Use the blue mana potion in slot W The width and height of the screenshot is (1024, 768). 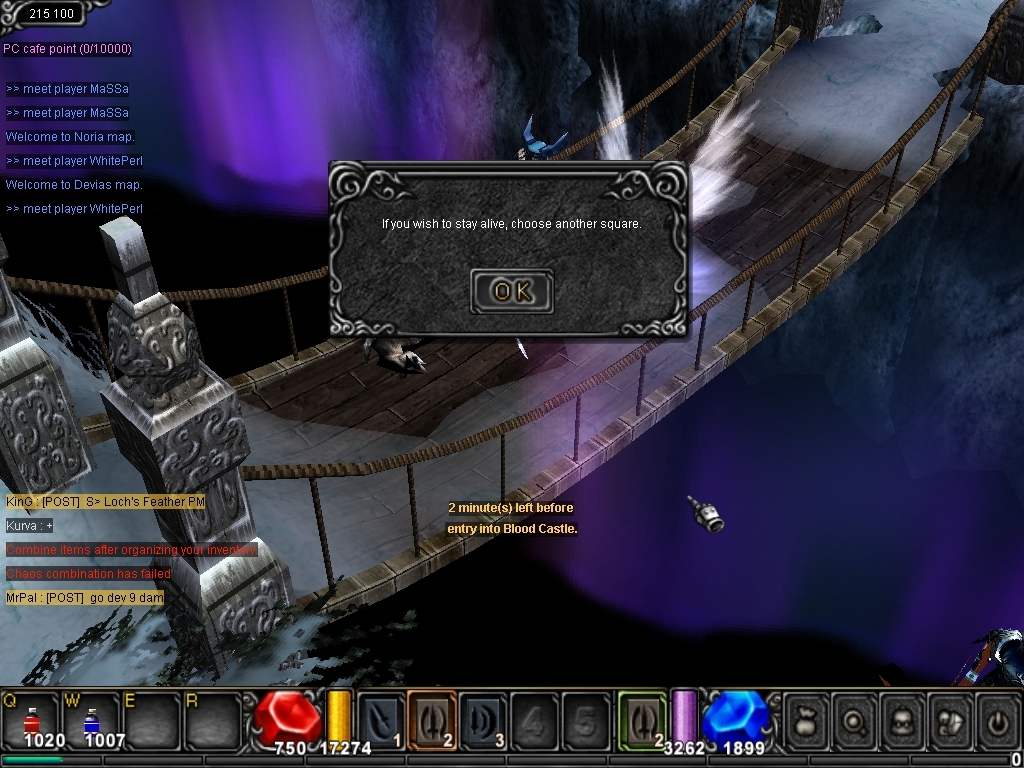click(x=91, y=720)
